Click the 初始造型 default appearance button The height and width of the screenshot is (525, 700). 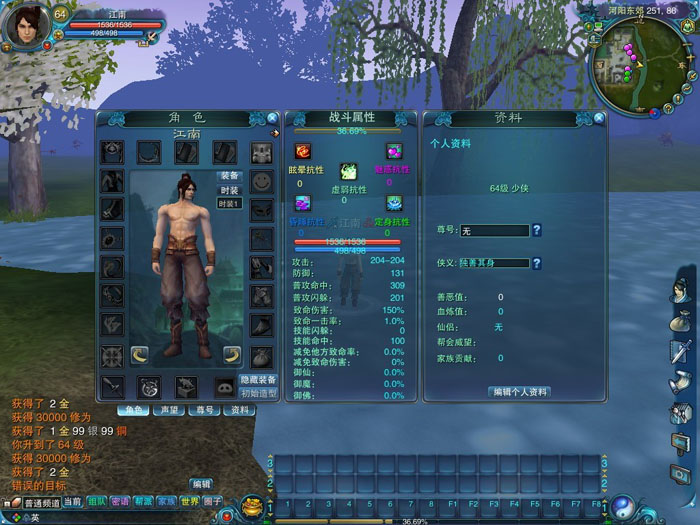[x=258, y=393]
